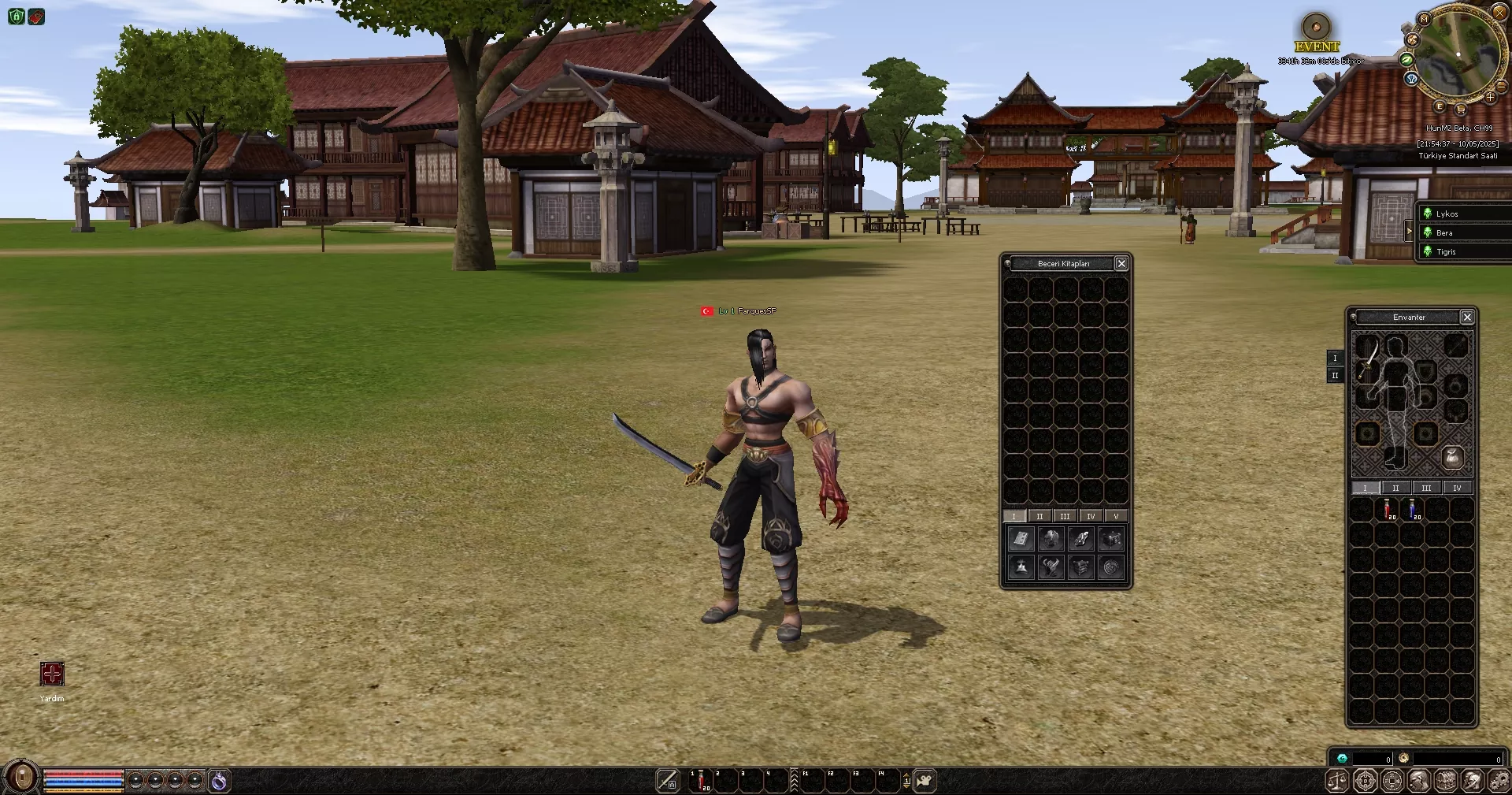
Task: Select the camera icon near the quickslot bar
Action: pyautogui.click(x=925, y=780)
